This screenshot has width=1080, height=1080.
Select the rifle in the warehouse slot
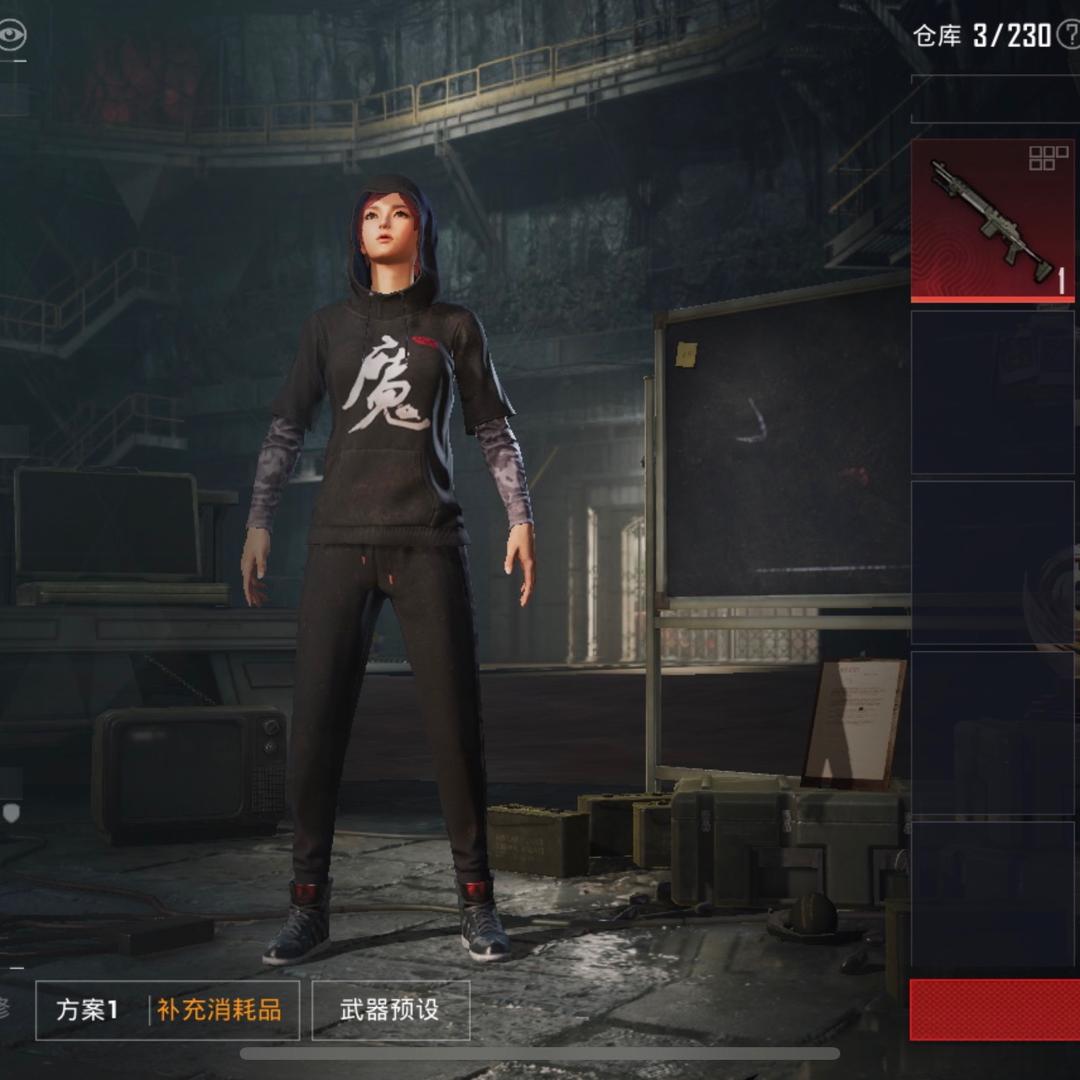(x=992, y=220)
